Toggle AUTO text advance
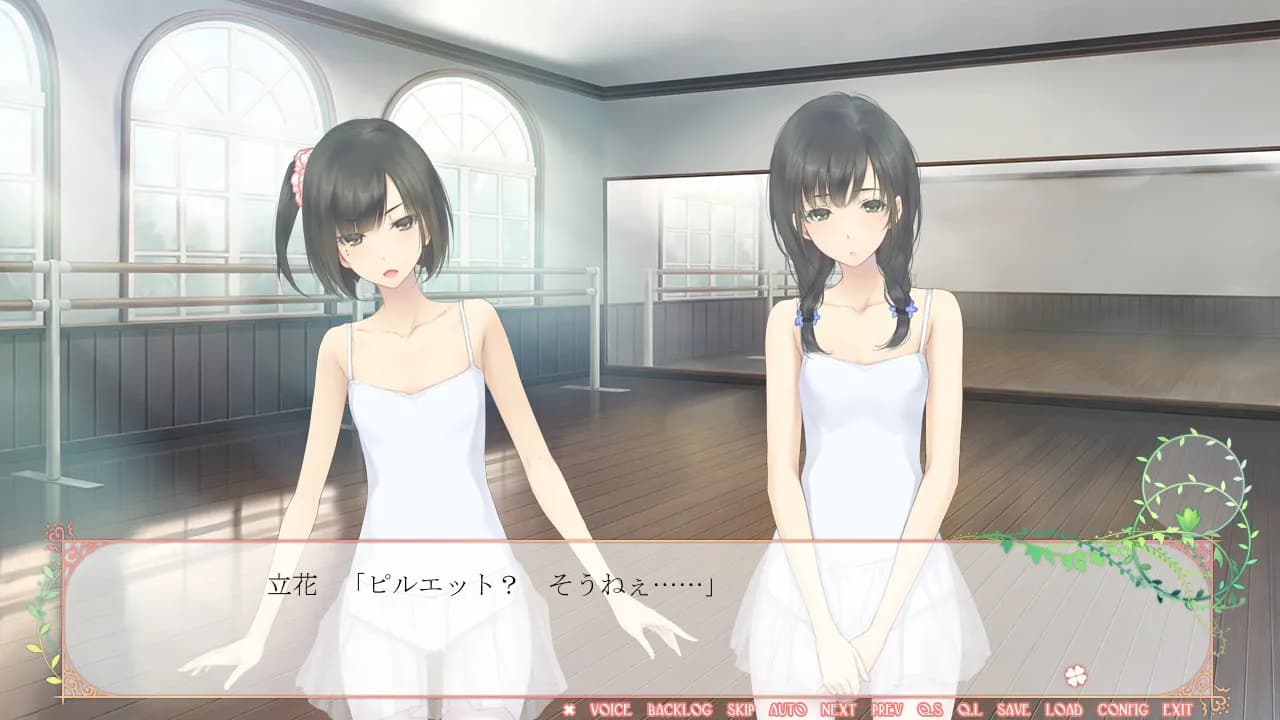 pos(788,709)
